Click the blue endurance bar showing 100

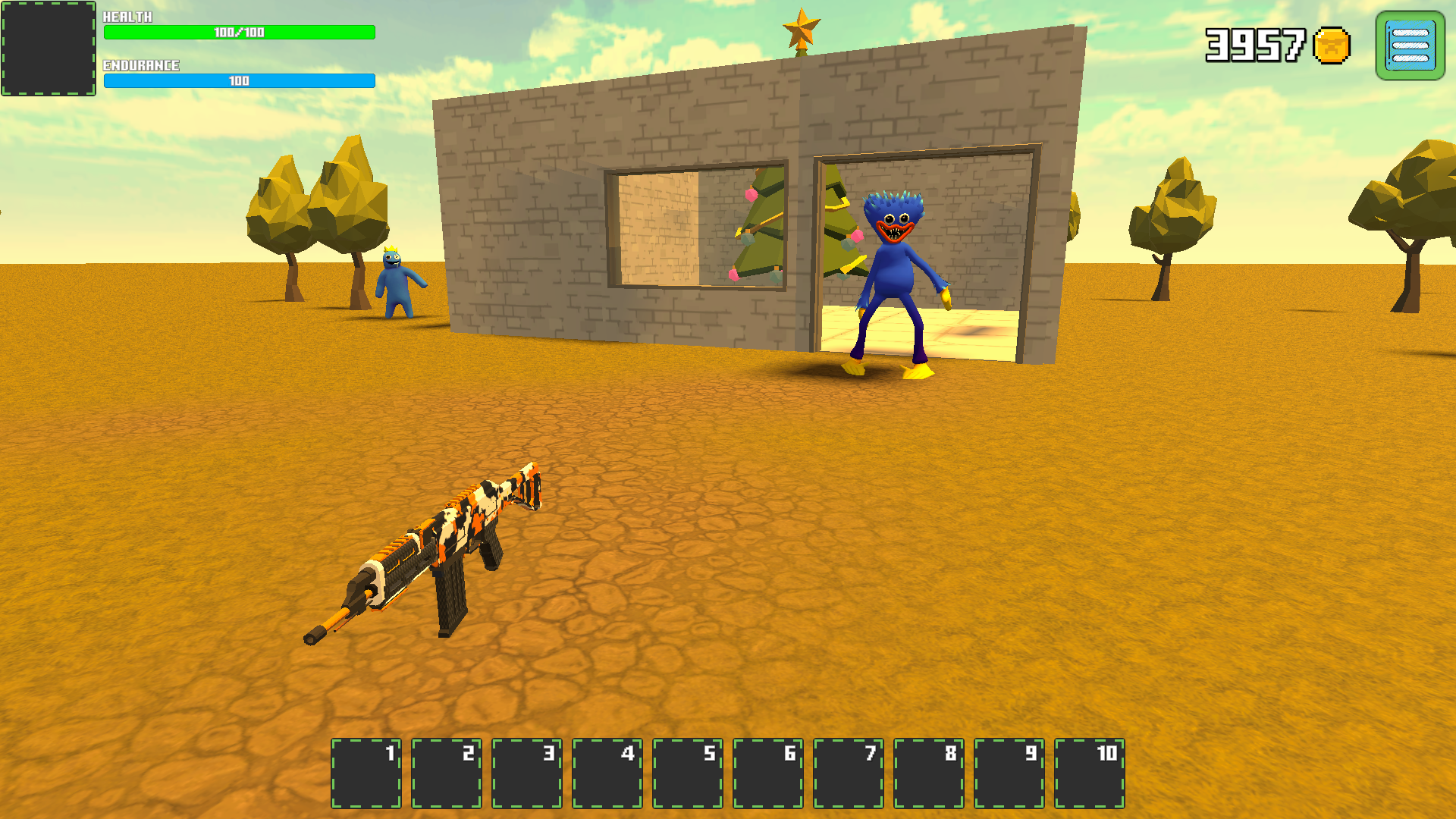[241, 80]
